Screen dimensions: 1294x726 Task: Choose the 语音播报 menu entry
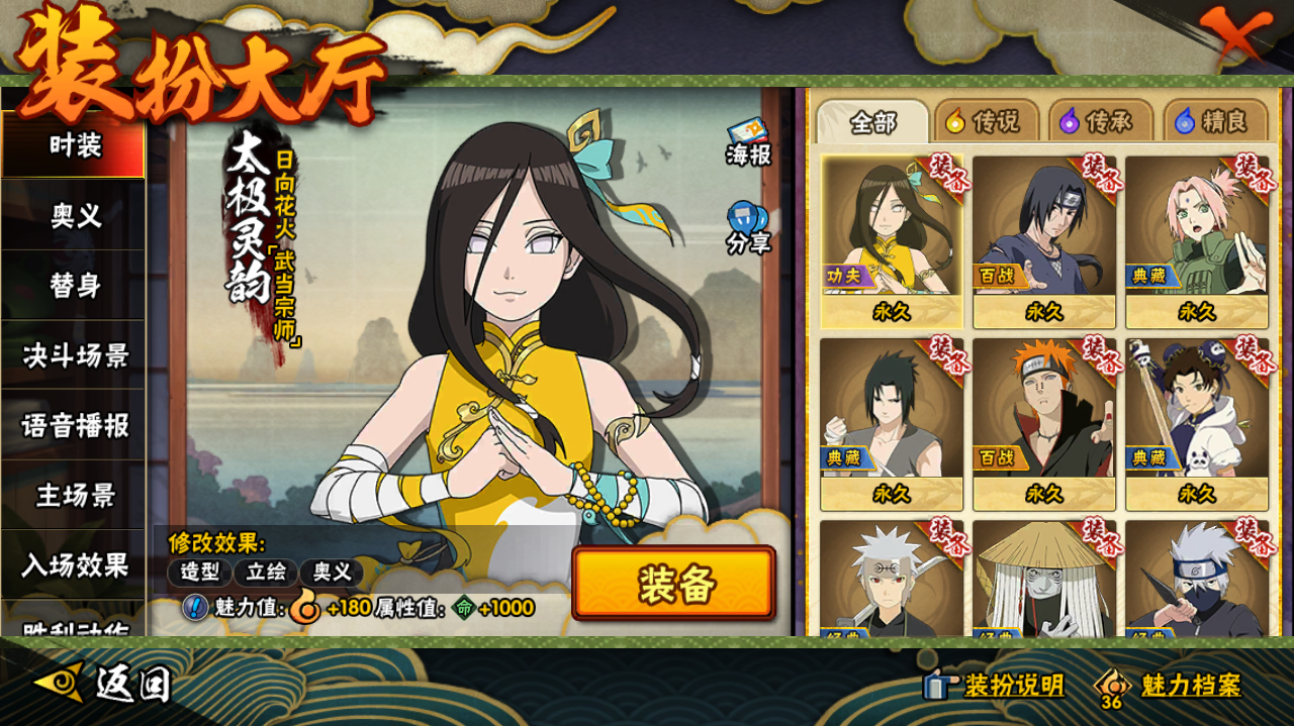(x=75, y=425)
